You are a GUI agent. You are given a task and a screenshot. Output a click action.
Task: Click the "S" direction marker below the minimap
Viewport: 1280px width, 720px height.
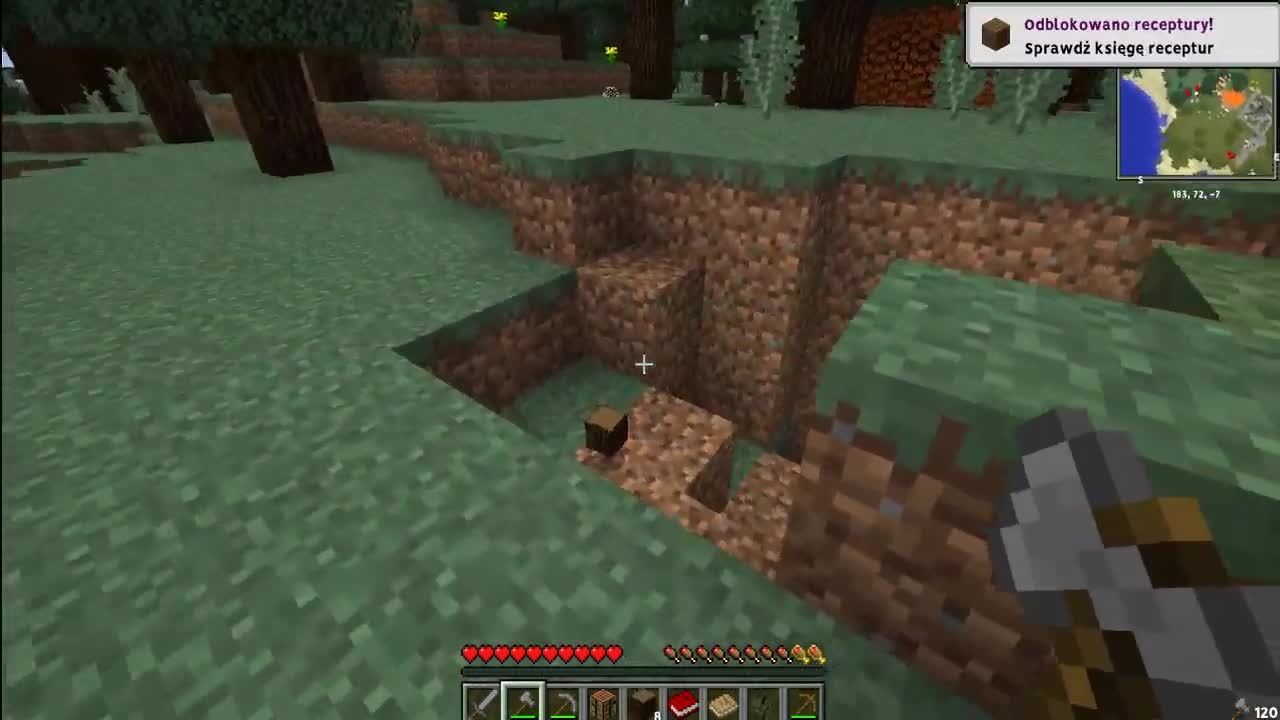1141,180
